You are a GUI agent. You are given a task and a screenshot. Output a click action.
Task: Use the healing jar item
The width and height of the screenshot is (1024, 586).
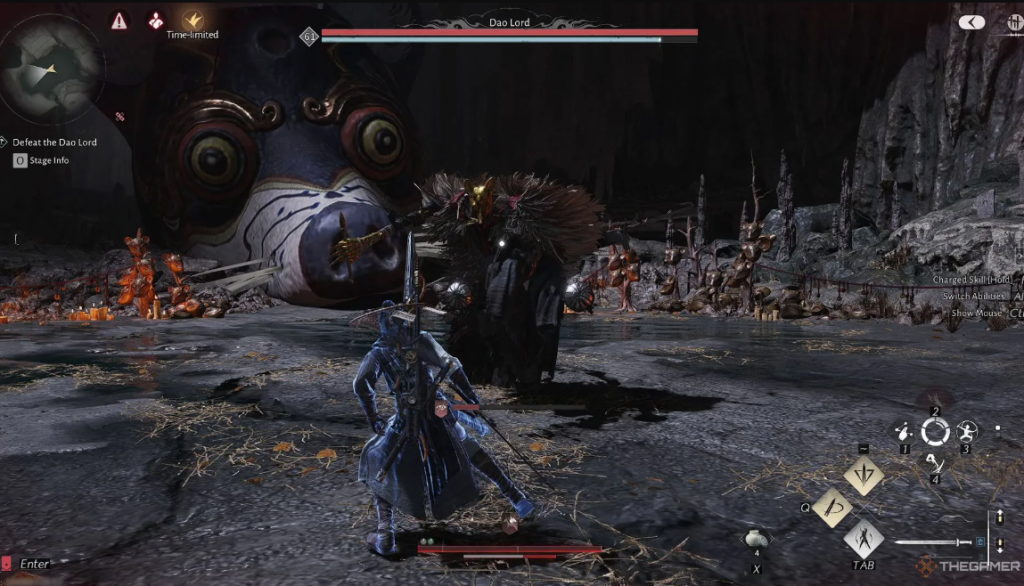(757, 541)
